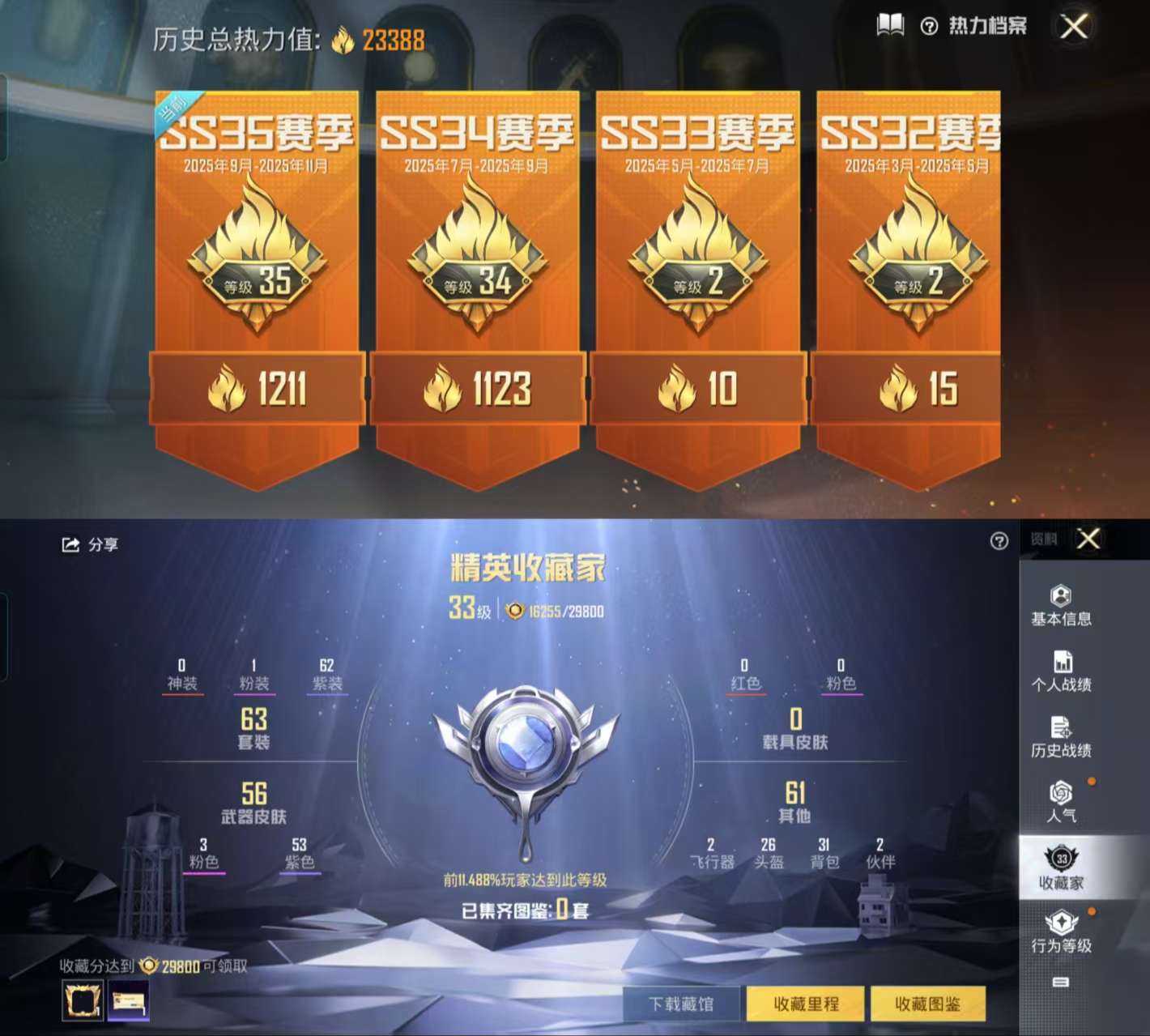The width and height of the screenshot is (1150, 1036).
Task: Open 收藏图鉴
Action: point(930,1003)
